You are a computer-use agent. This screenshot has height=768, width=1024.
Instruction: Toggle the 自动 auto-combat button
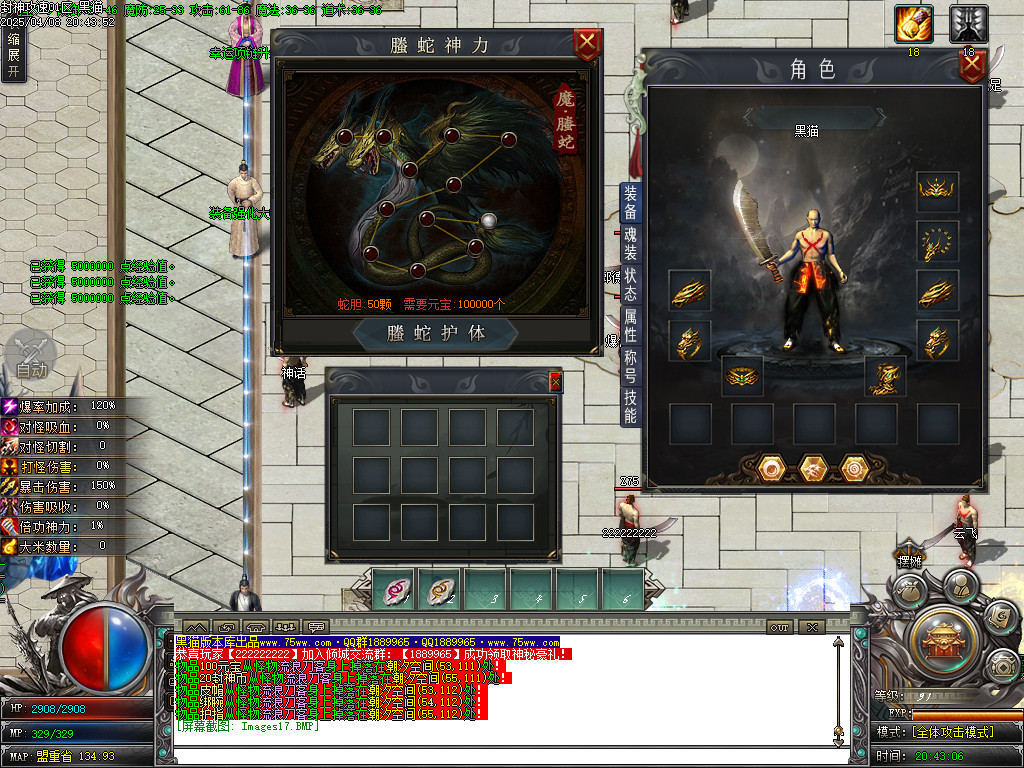[x=31, y=358]
